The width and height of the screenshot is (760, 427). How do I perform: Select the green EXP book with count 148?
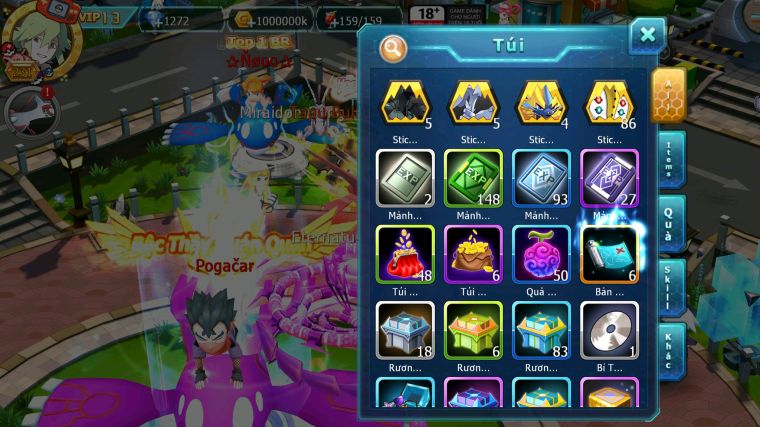(x=474, y=178)
